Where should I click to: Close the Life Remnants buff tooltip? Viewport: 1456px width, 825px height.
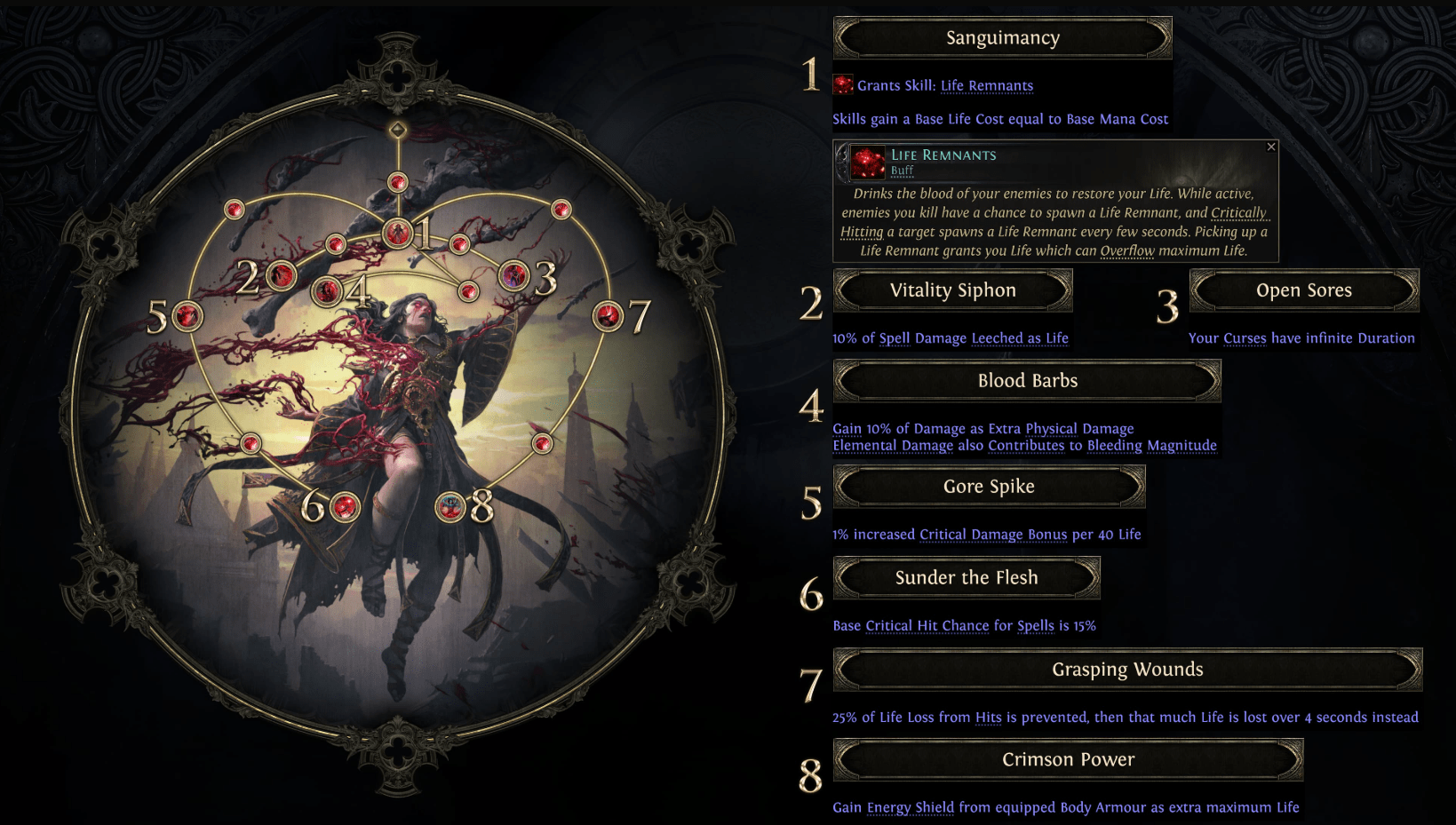click(1270, 146)
